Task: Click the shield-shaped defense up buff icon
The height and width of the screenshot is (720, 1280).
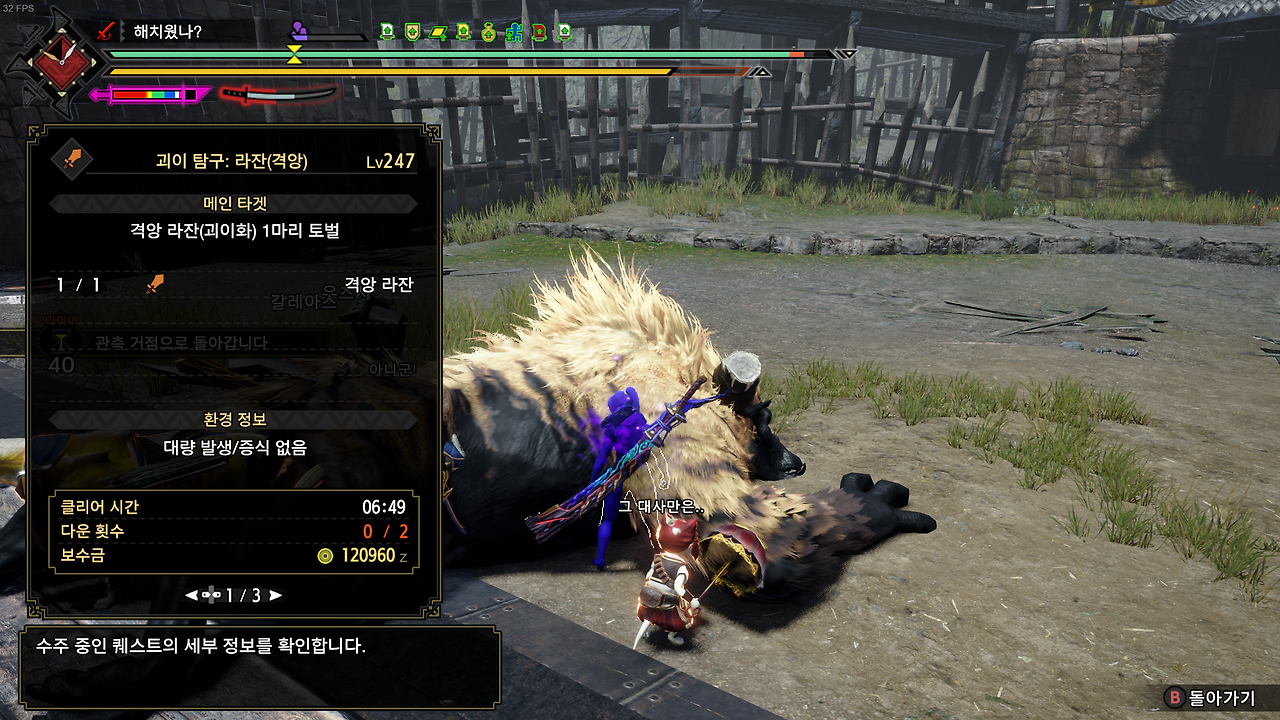Action: [412, 32]
